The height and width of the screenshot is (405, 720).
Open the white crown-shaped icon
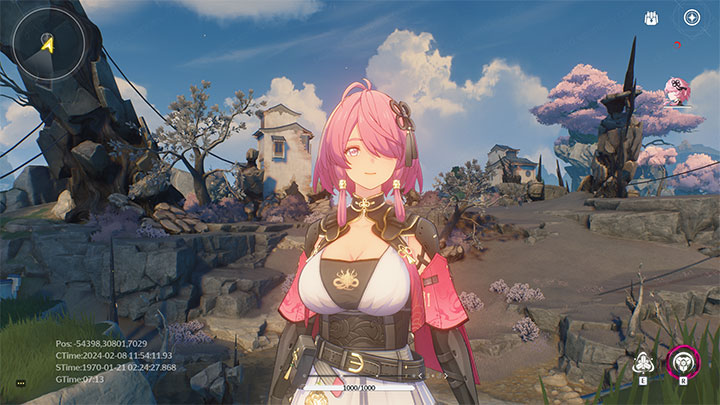(x=652, y=17)
